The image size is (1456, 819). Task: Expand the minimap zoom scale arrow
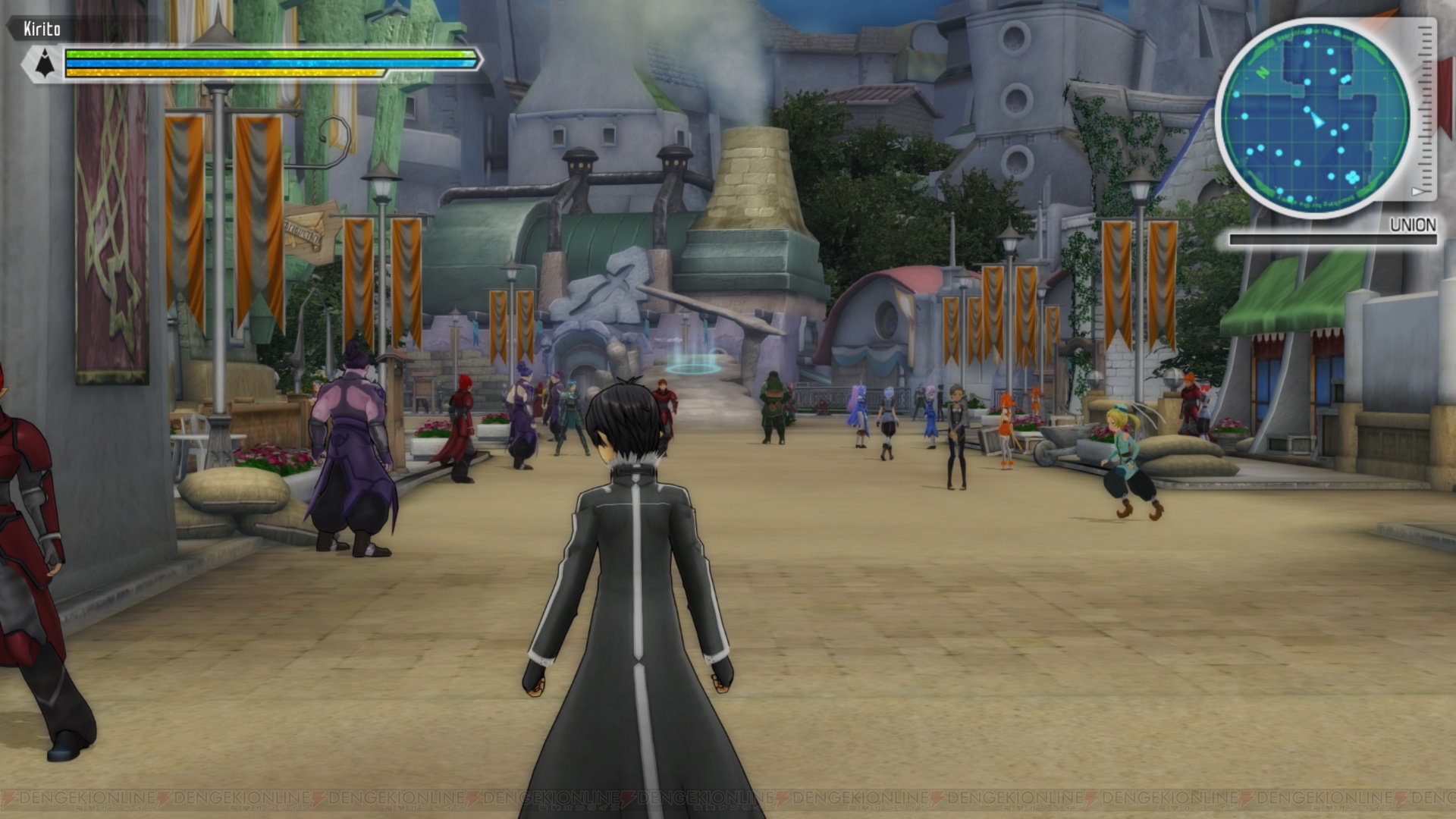(1417, 191)
